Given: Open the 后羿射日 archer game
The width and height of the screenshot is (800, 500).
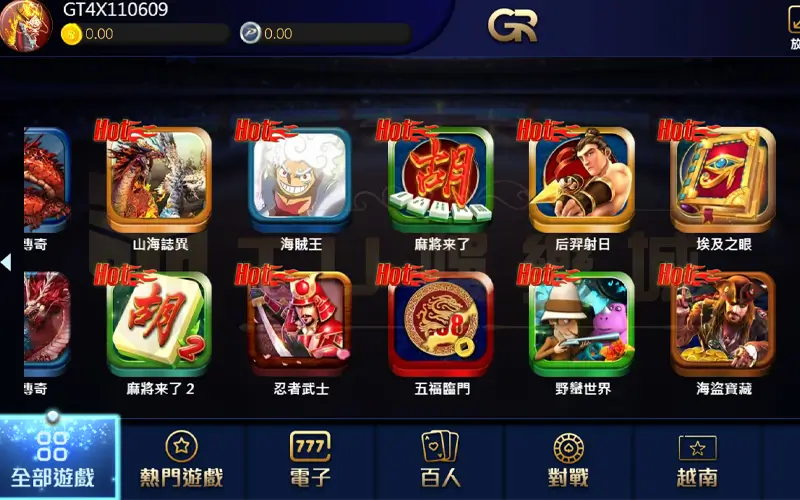Looking at the screenshot, I should click(582, 176).
